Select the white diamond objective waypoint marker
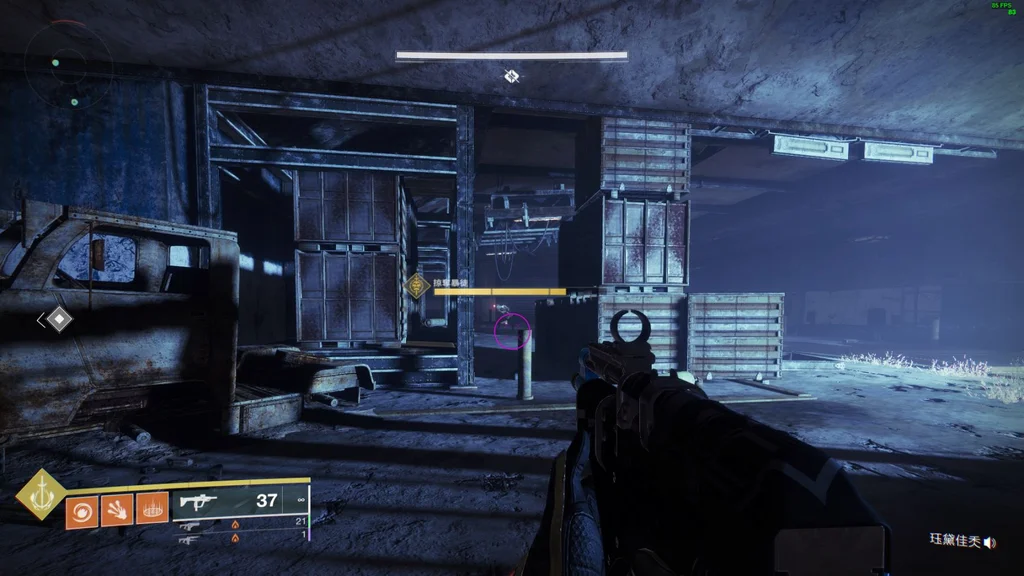Image resolution: width=1024 pixels, height=576 pixels. tap(59, 319)
